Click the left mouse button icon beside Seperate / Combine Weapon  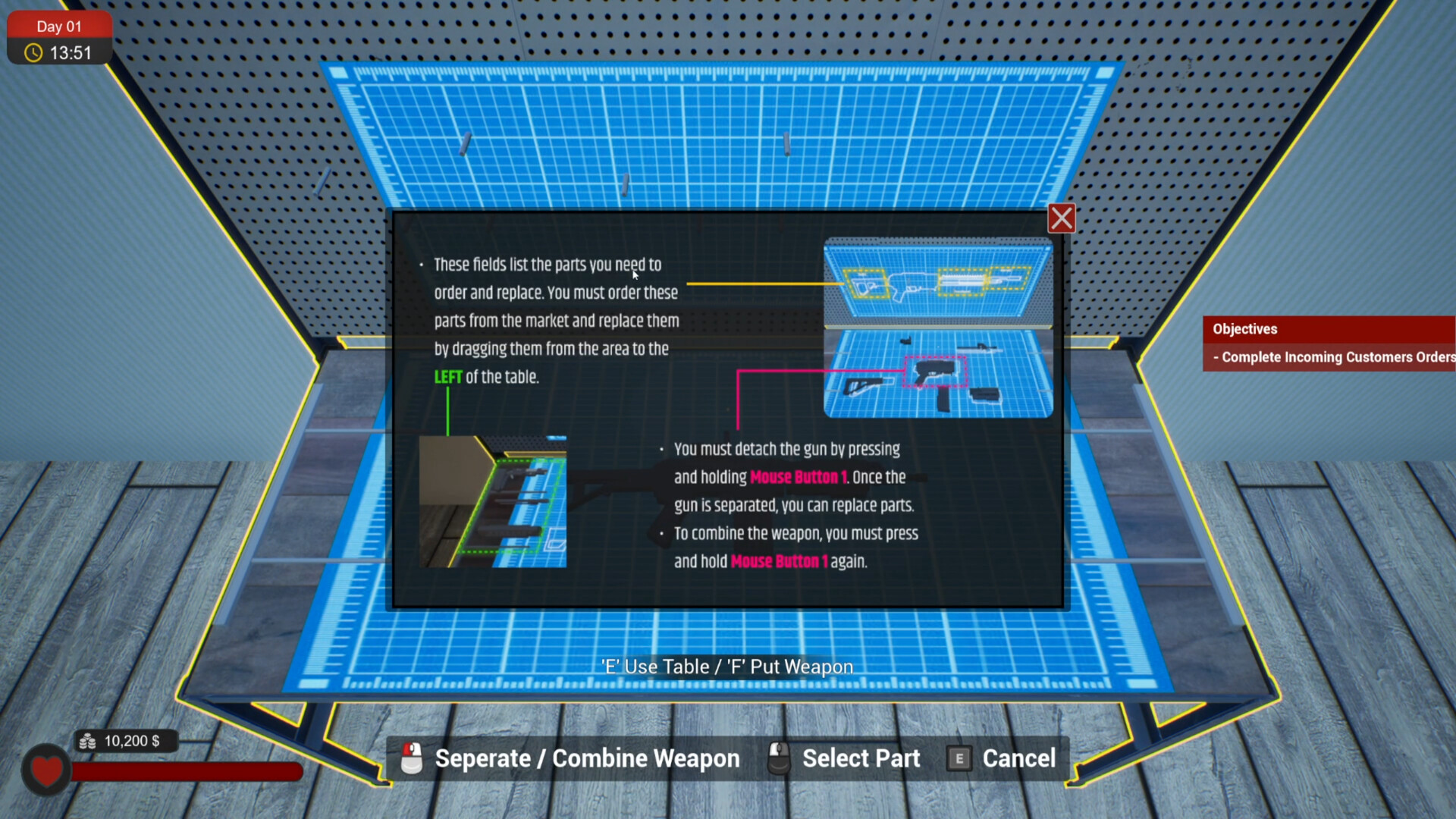coord(410,758)
